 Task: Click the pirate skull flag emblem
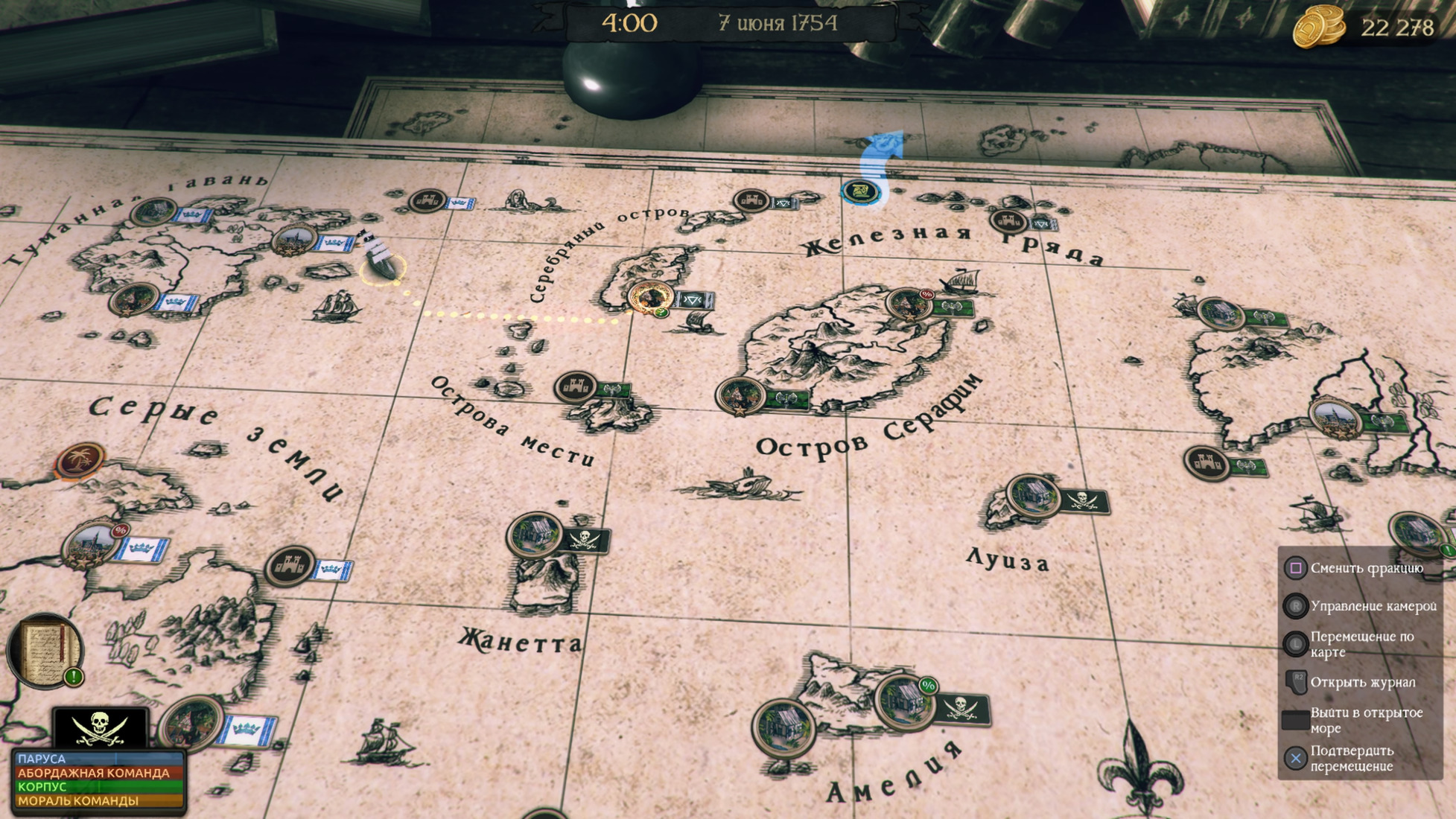coord(100,727)
